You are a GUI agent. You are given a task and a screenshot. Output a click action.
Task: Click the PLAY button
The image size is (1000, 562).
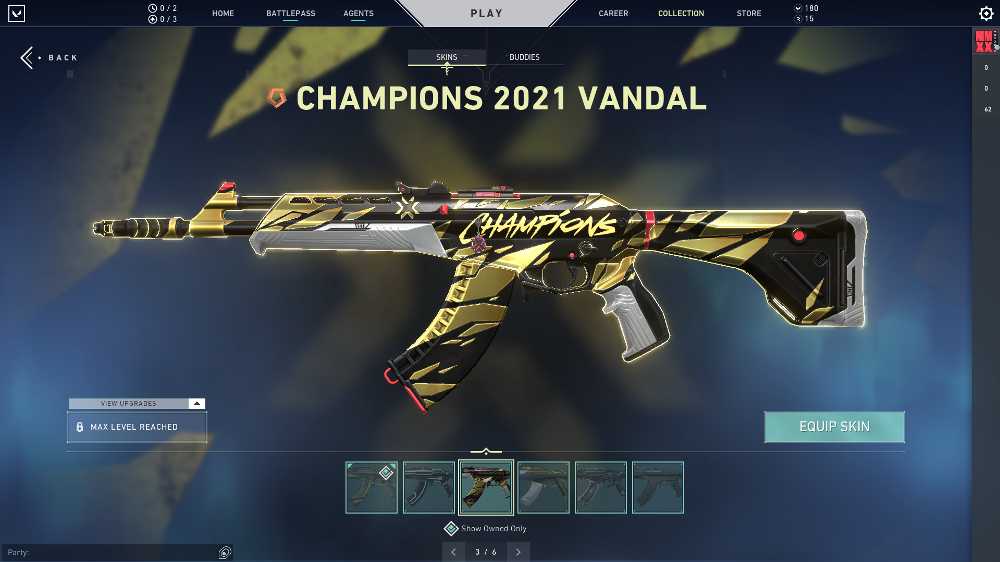[x=486, y=14]
